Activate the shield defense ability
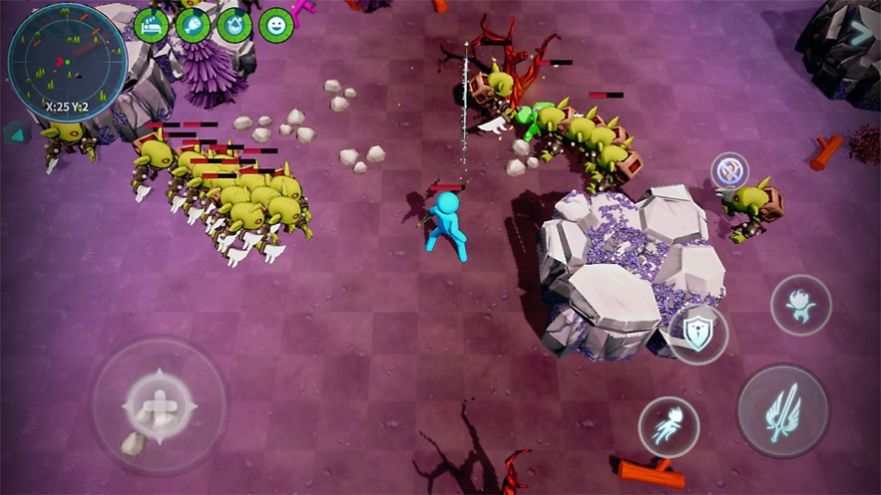The height and width of the screenshot is (495, 881). point(697,333)
